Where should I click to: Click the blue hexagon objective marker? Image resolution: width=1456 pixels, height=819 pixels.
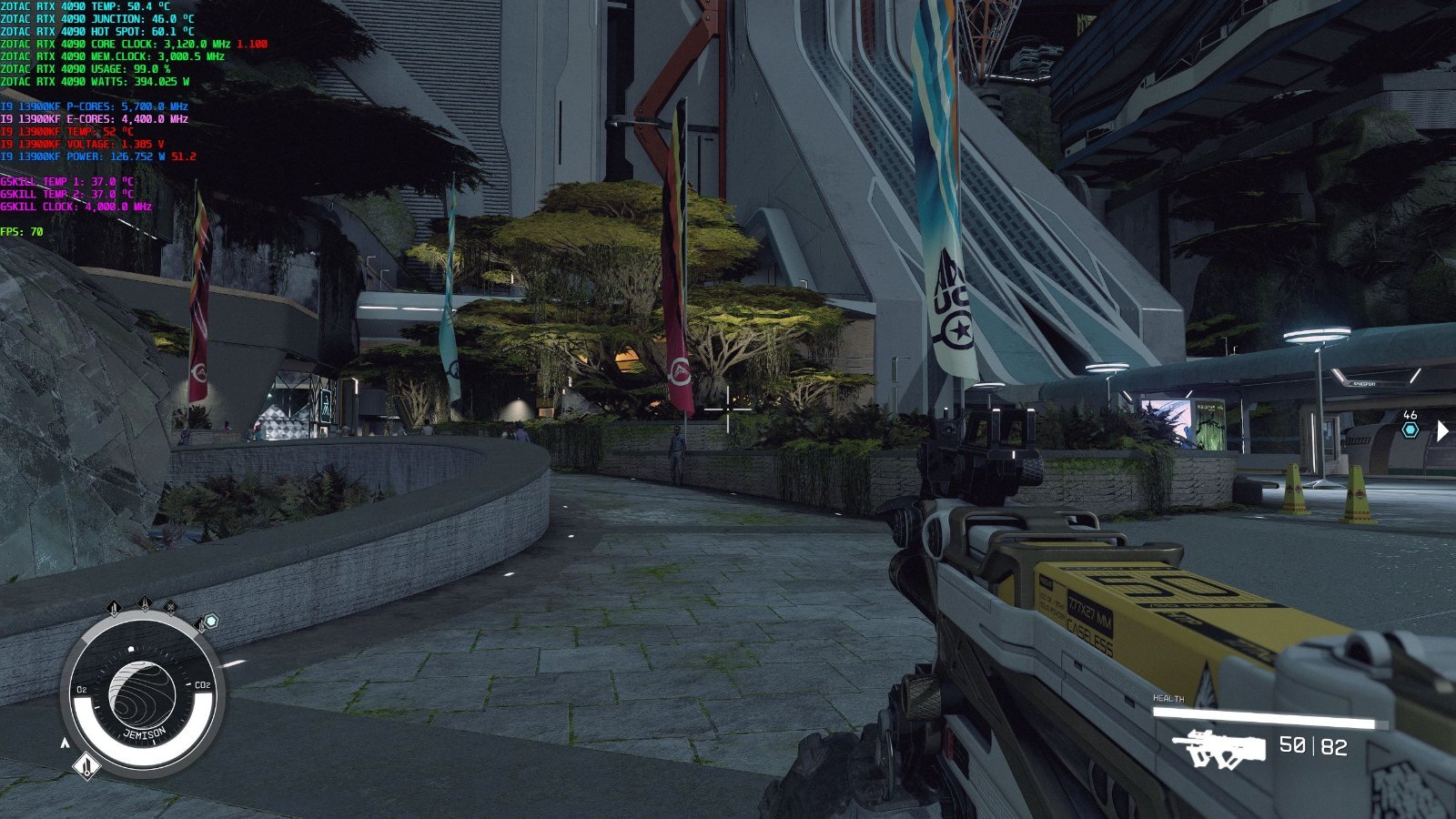(x=1410, y=430)
